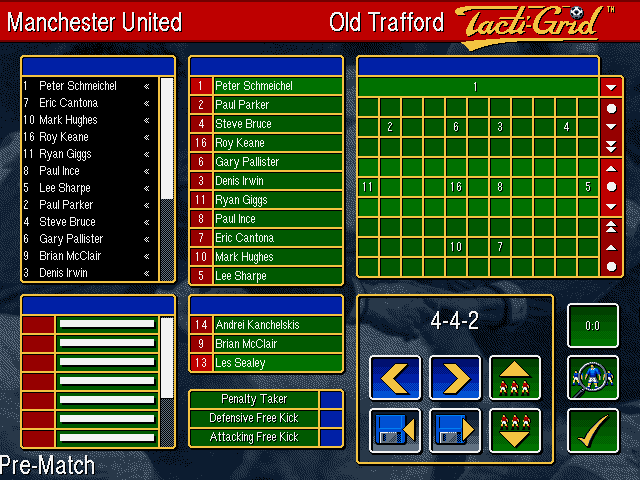This screenshot has width=640, height=480.
Task: Click the team-up arrow button
Action: 515,379
